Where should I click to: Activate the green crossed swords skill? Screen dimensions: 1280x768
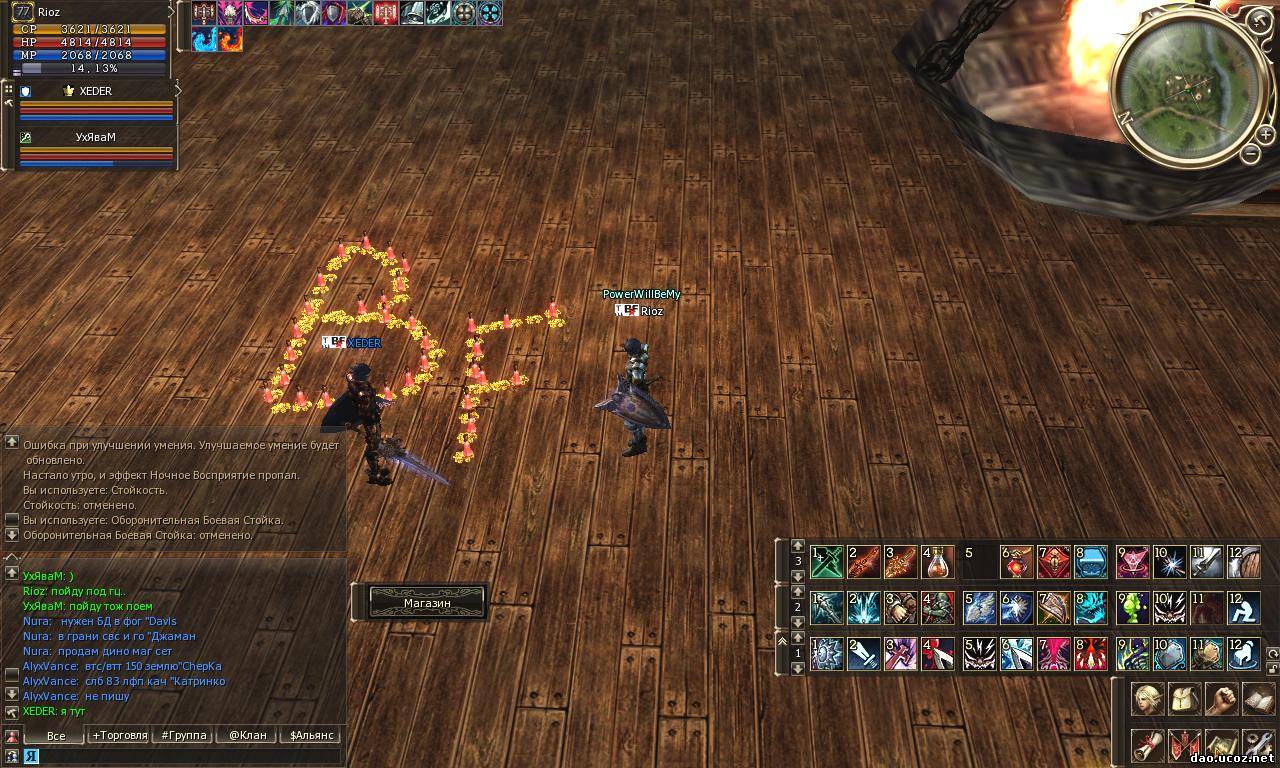pyautogui.click(x=828, y=563)
